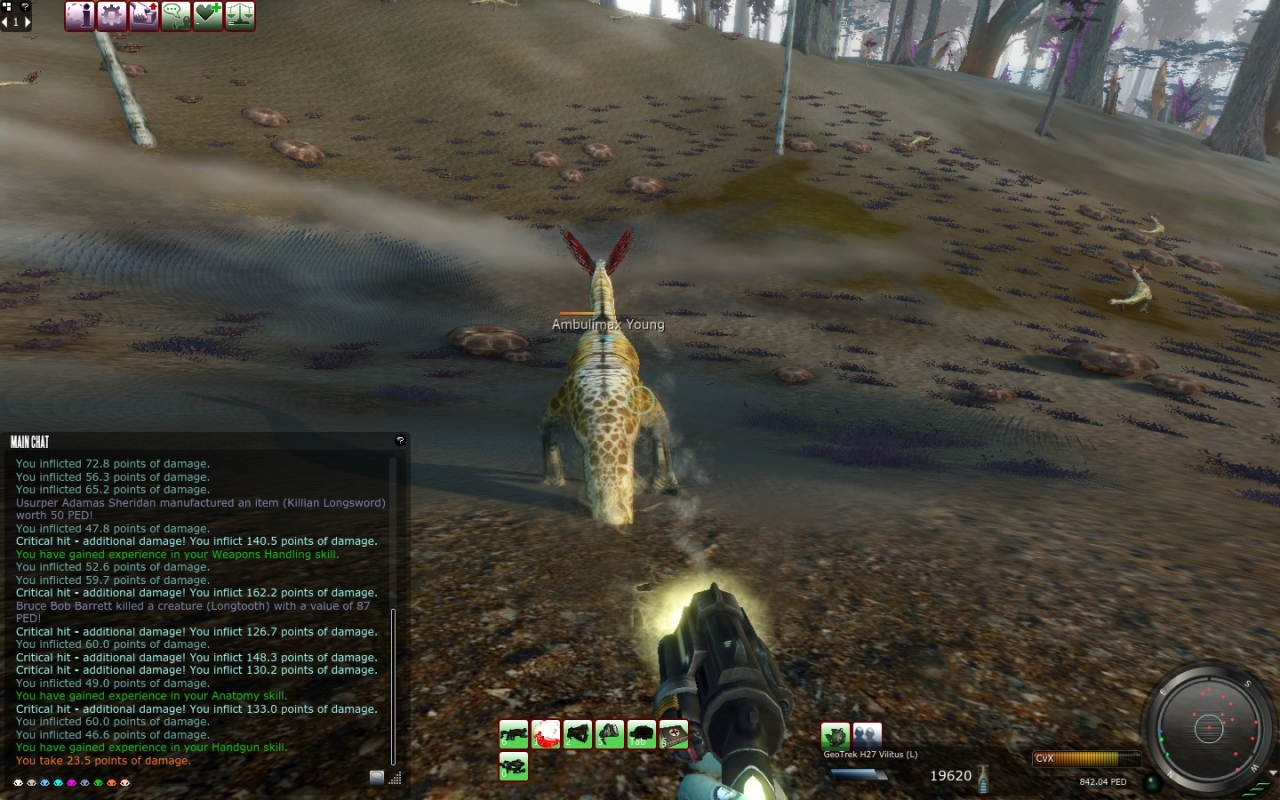Click the Main Chat help icon
The height and width of the screenshot is (800, 1280).
[400, 440]
